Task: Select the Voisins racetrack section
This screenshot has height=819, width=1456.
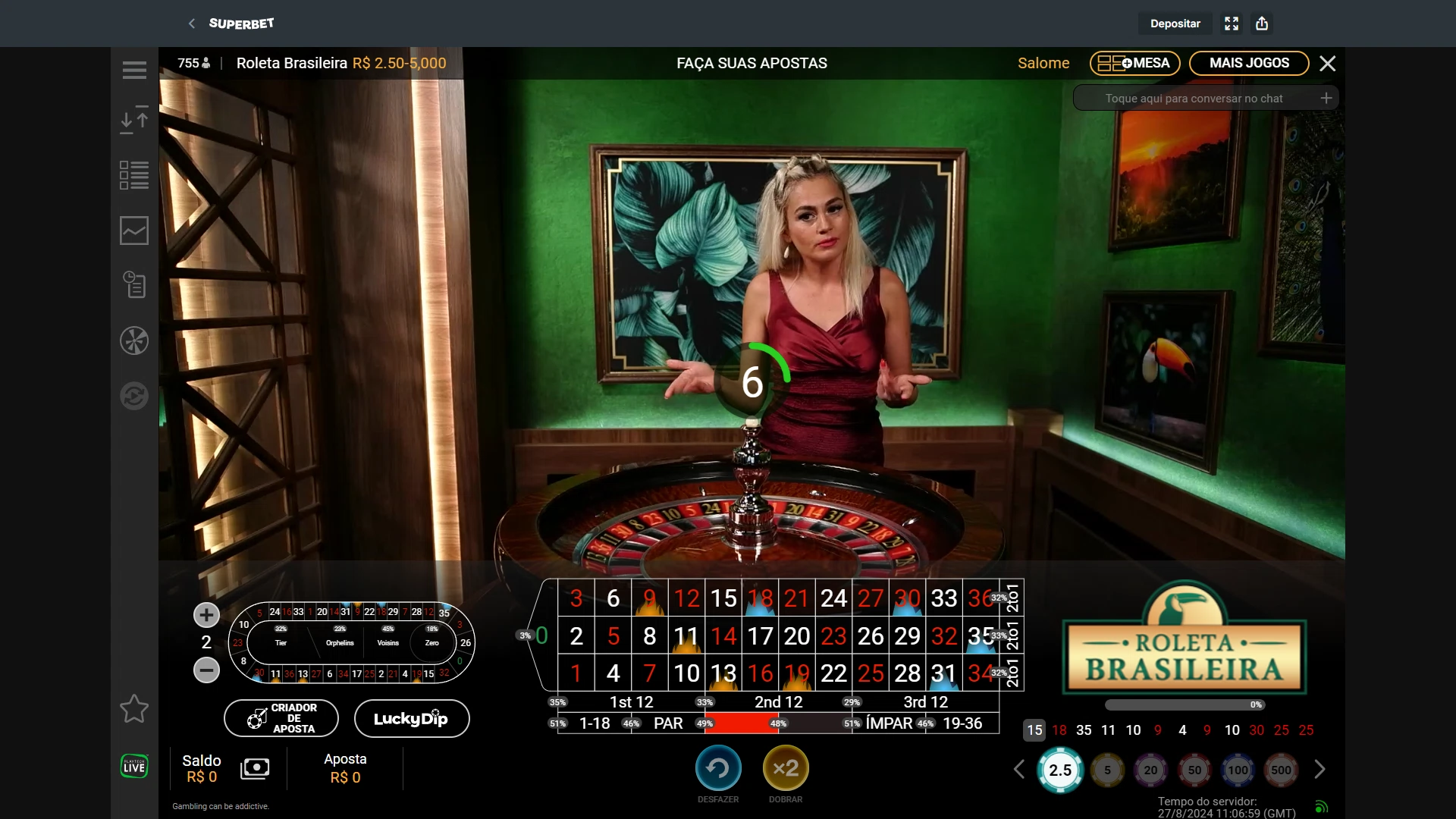Action: tap(388, 642)
